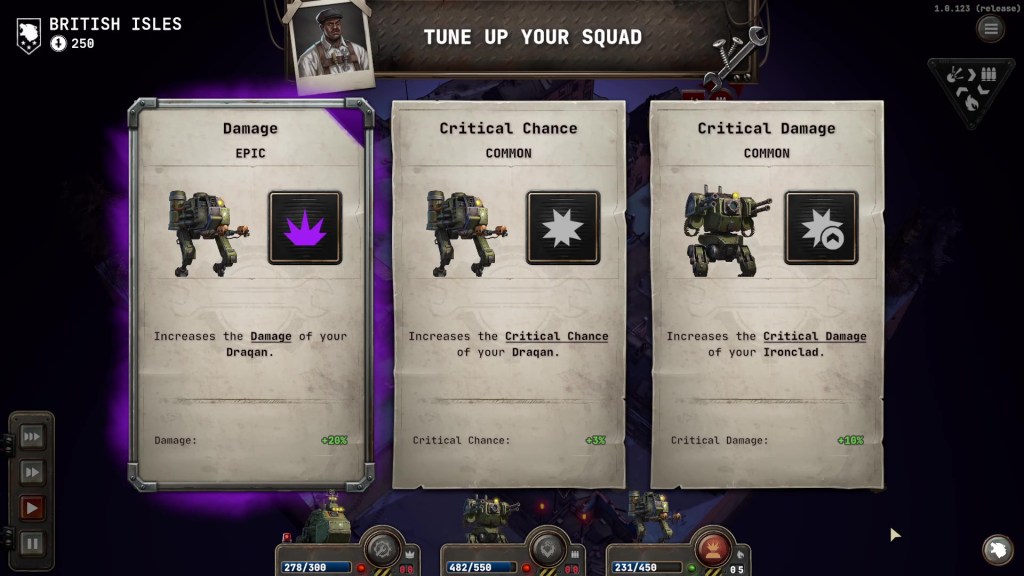1024x576 pixels.
Task: Activate the gear ability of the 278/300 unit
Action: point(381,548)
